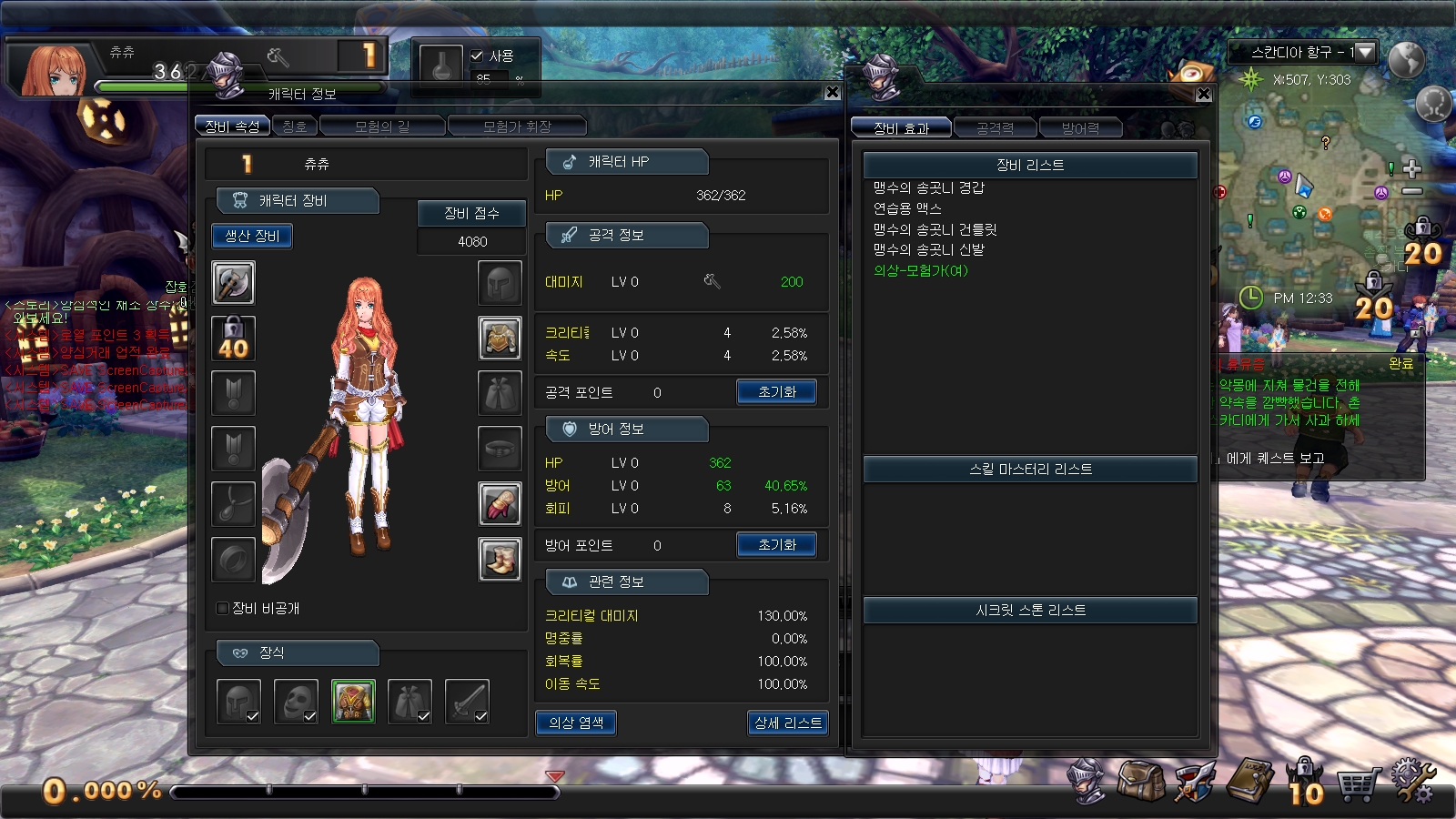
Task: Open the 스칸디아 항구 channel dropdown
Action: (x=1363, y=53)
